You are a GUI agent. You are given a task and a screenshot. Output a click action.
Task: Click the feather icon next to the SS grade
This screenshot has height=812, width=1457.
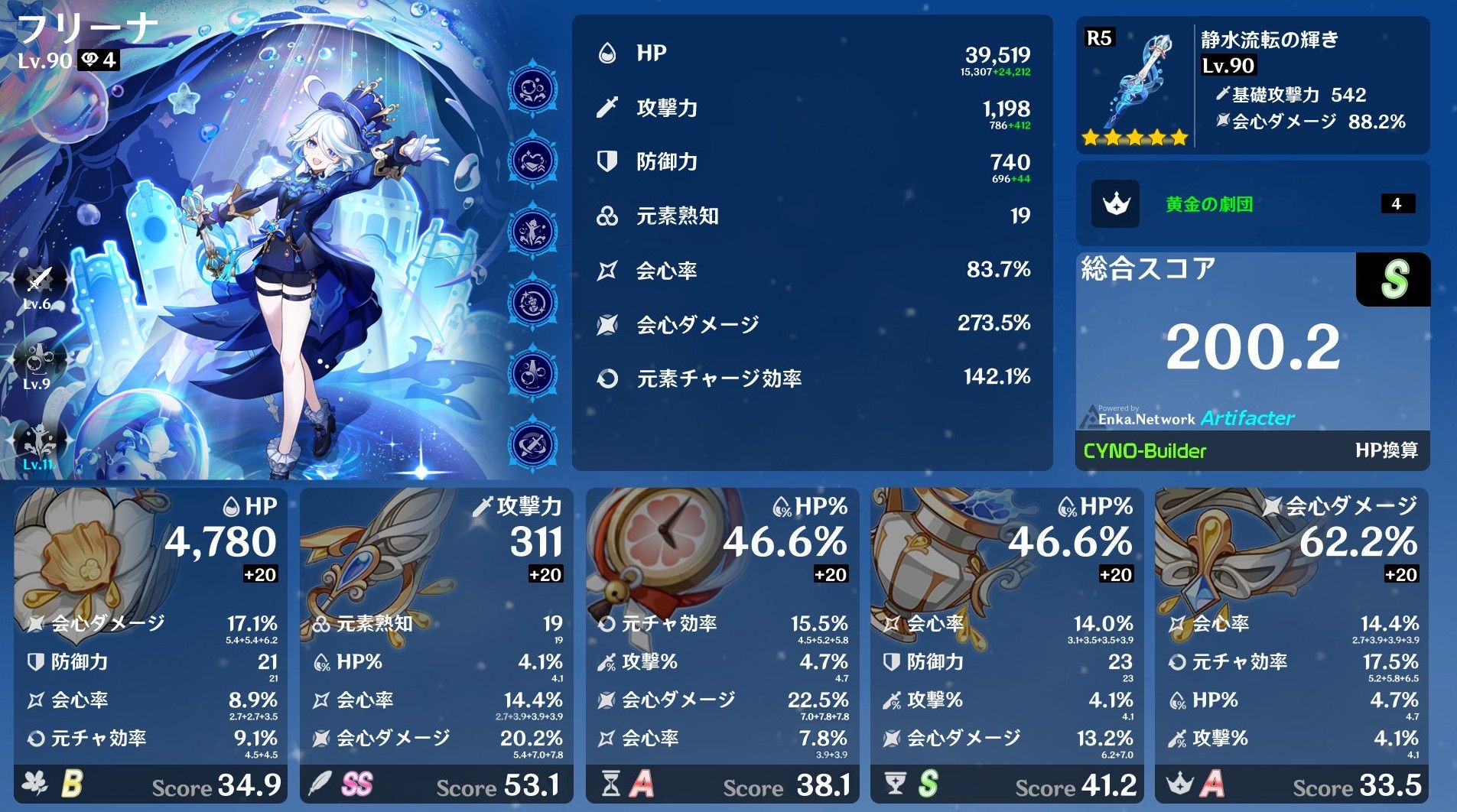pyautogui.click(x=321, y=784)
